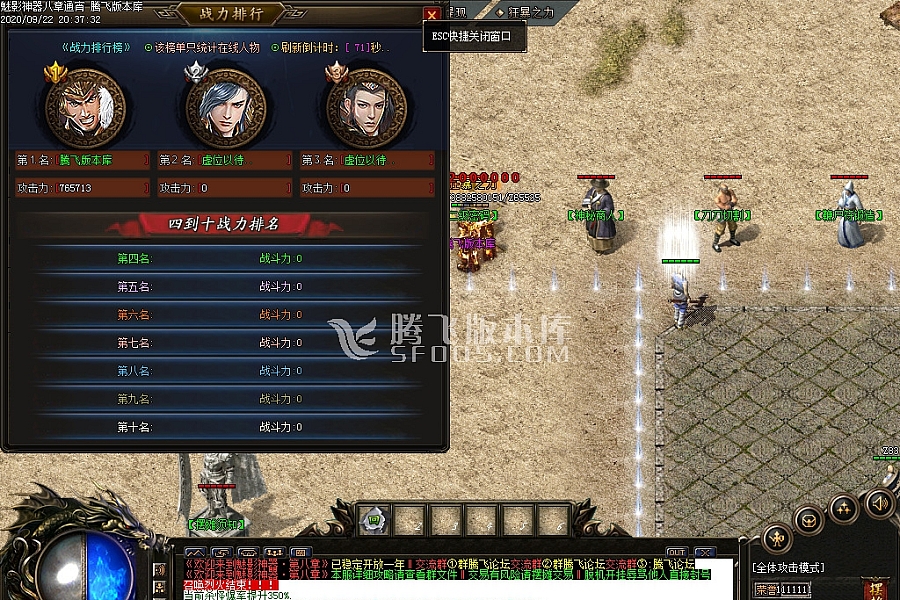
Task: Click the three-stars round button
Action: point(845,510)
